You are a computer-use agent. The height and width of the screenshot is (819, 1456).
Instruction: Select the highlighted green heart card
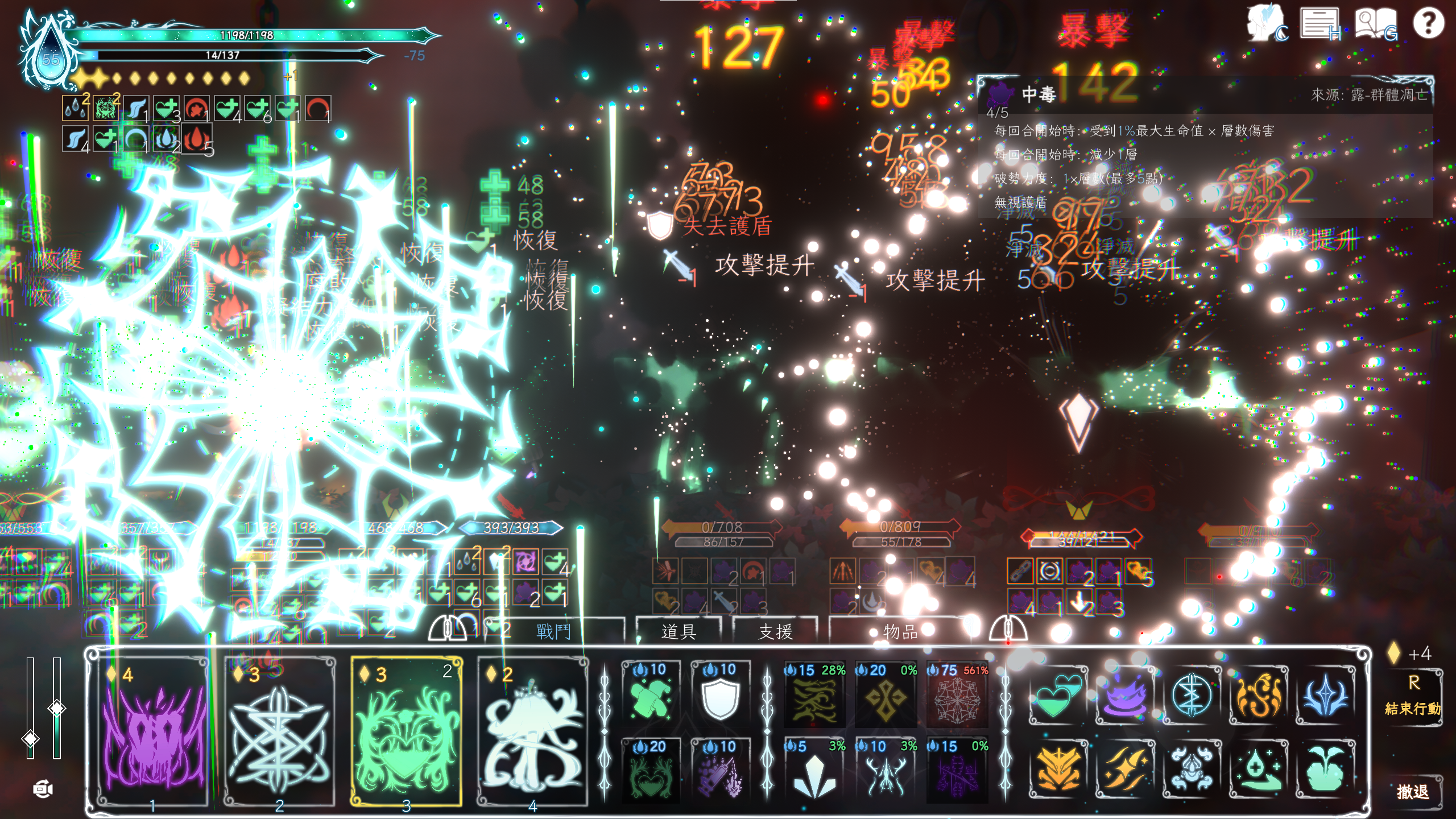(406, 731)
